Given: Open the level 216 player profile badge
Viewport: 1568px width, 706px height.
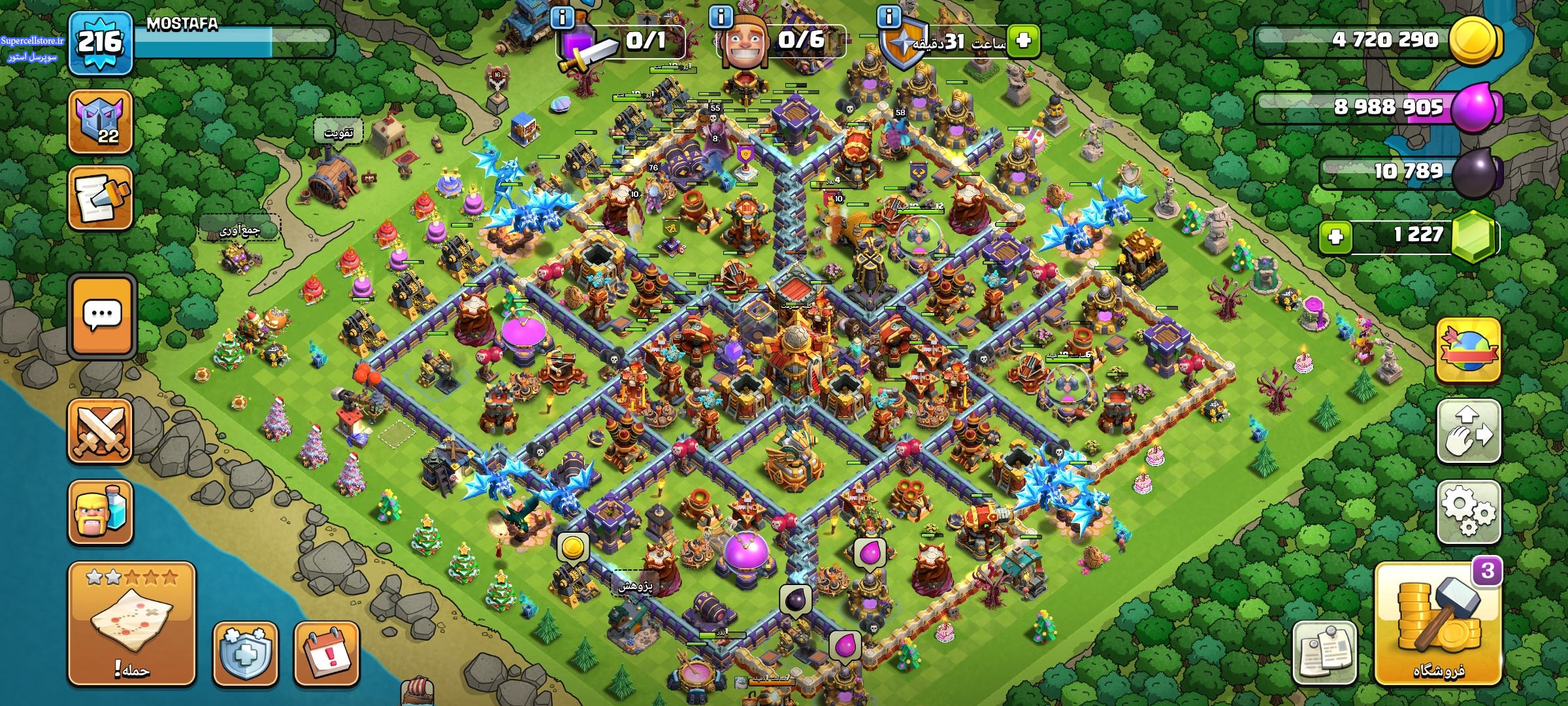Looking at the screenshot, I should point(101,43).
